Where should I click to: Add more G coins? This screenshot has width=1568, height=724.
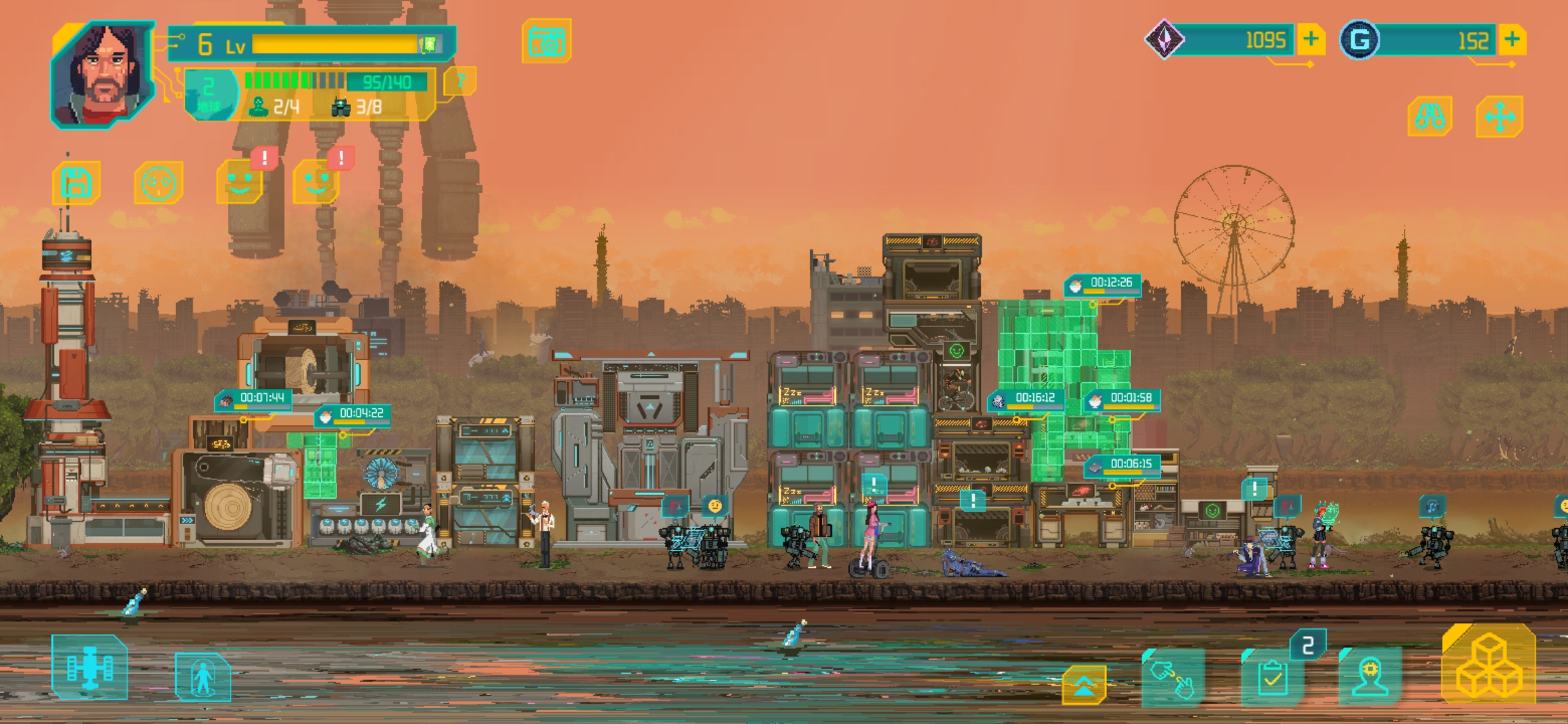(1512, 40)
